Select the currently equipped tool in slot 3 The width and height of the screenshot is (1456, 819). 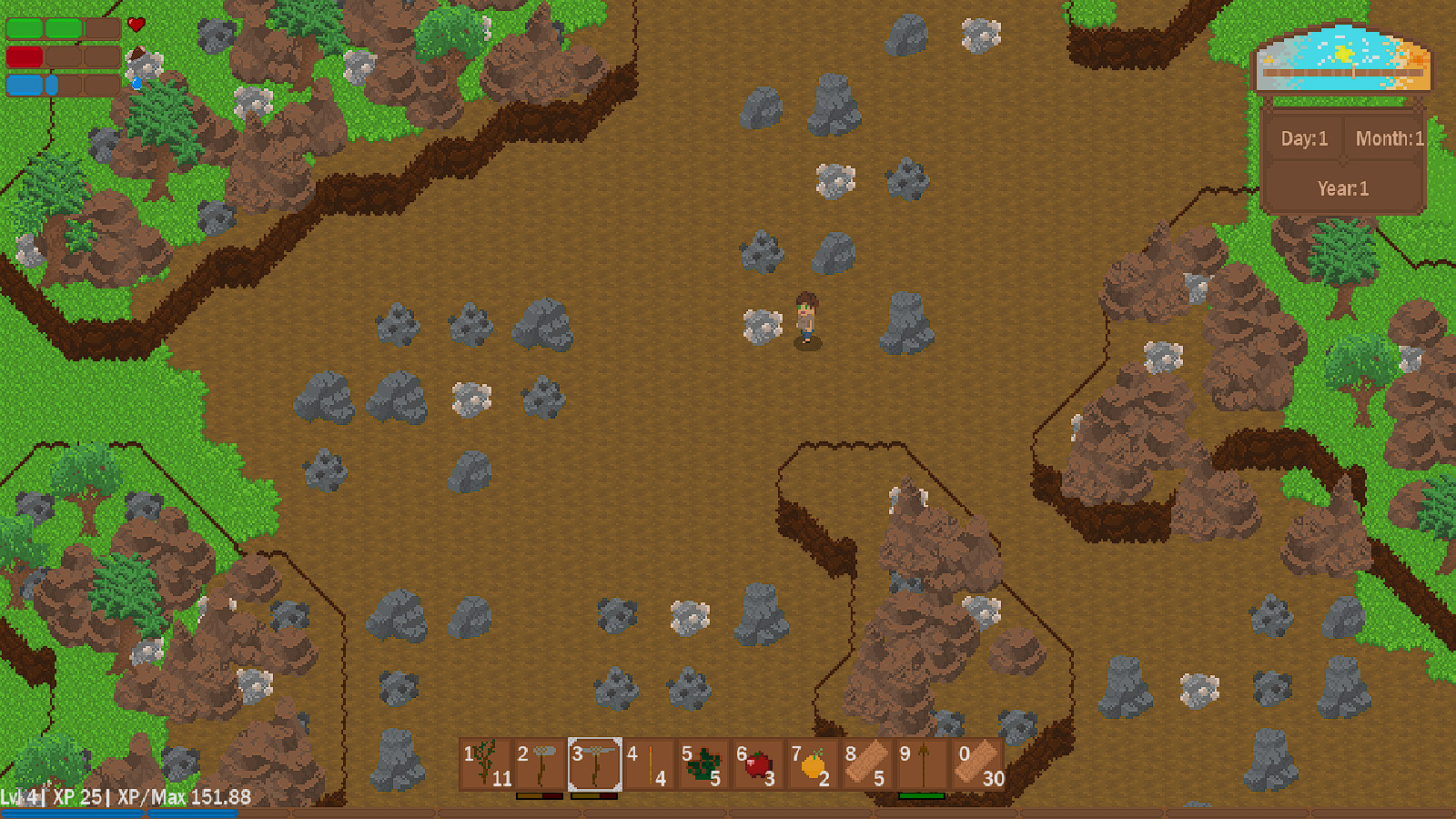click(593, 764)
